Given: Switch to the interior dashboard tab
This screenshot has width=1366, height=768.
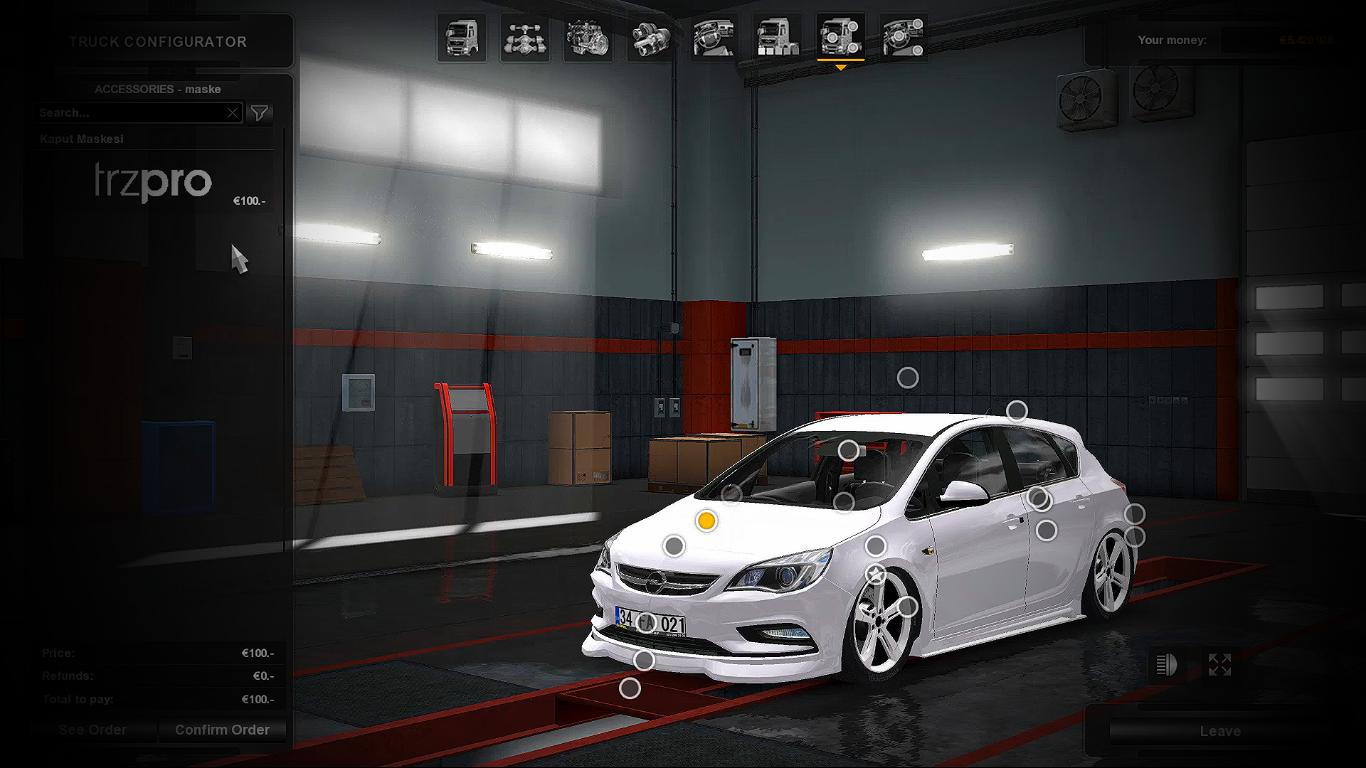Looking at the screenshot, I should tap(714, 38).
